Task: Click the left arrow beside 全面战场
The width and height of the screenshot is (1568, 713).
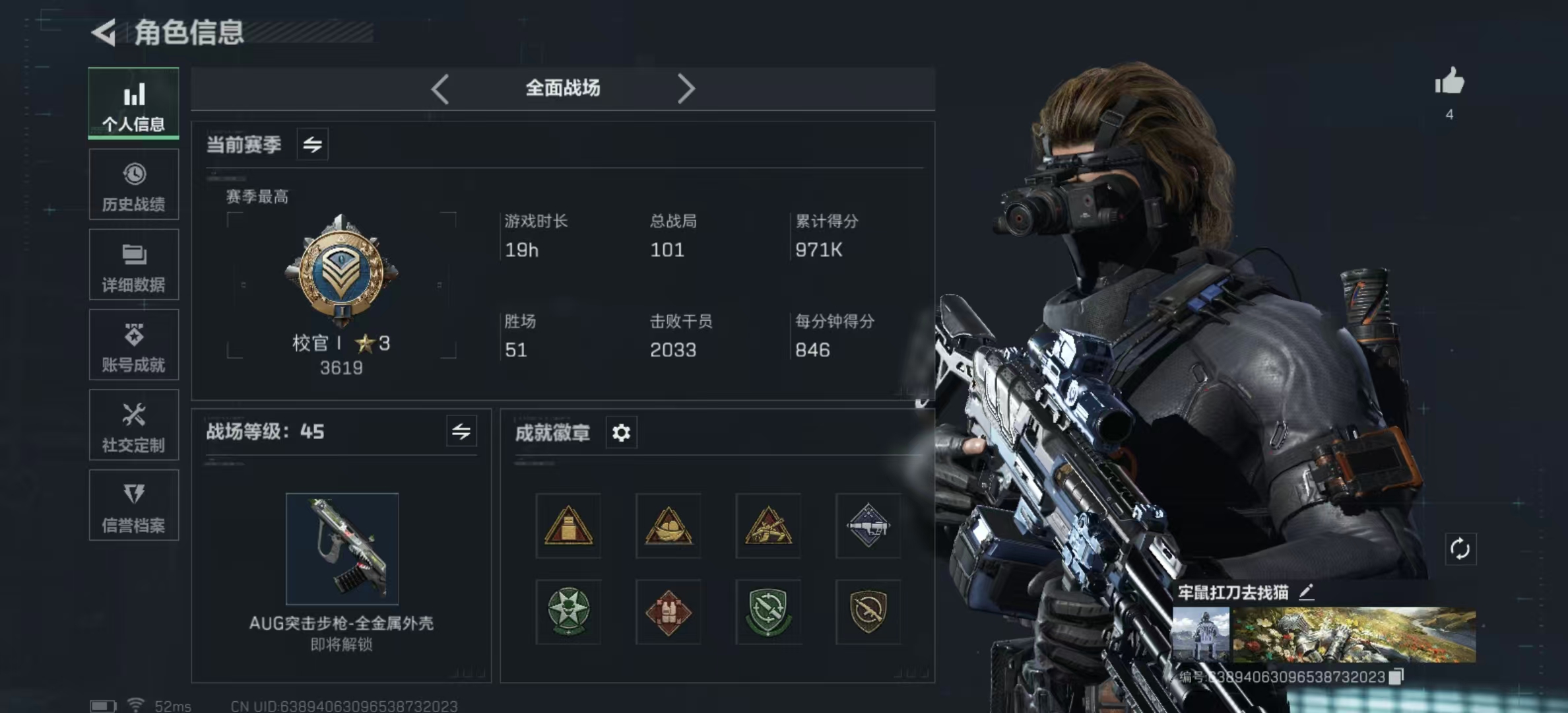Action: (440, 88)
